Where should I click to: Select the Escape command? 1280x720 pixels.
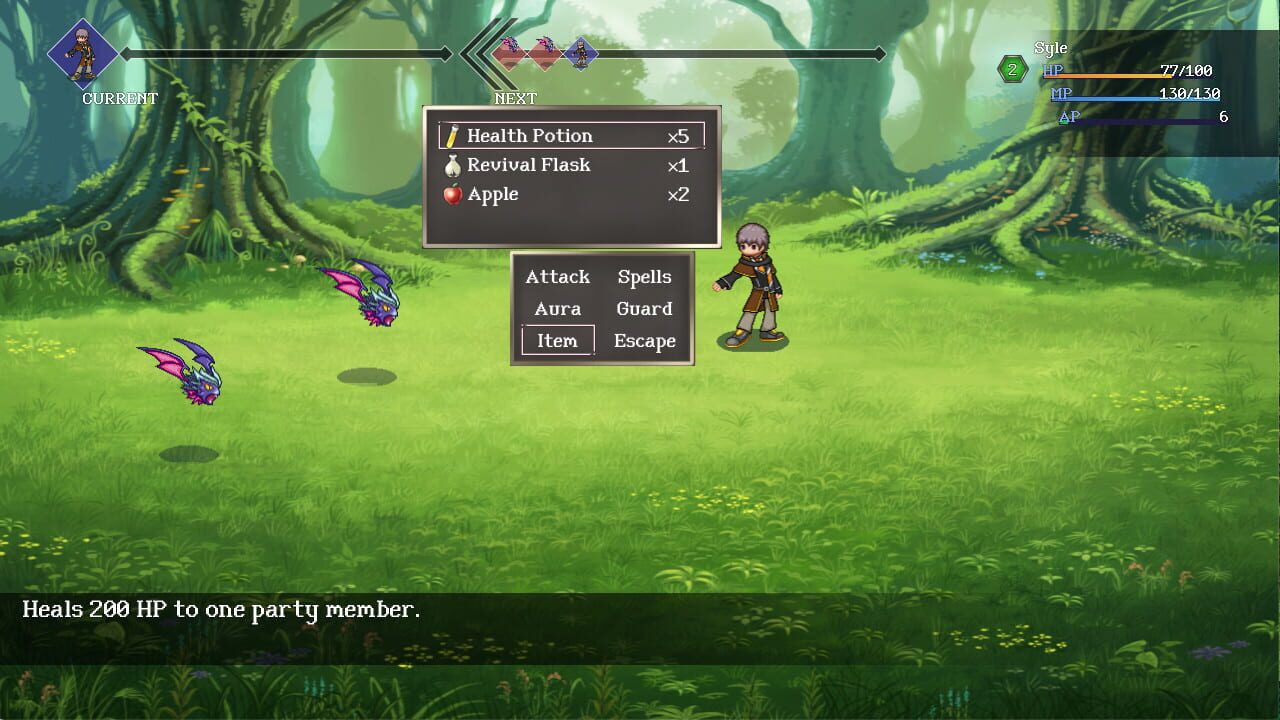pyautogui.click(x=645, y=341)
